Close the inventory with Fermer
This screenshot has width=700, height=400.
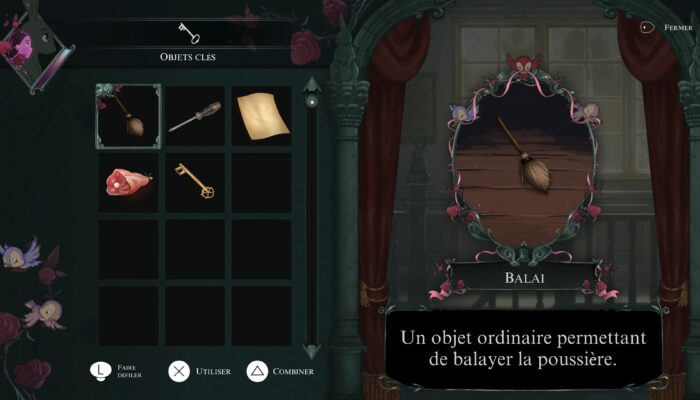tap(650, 28)
